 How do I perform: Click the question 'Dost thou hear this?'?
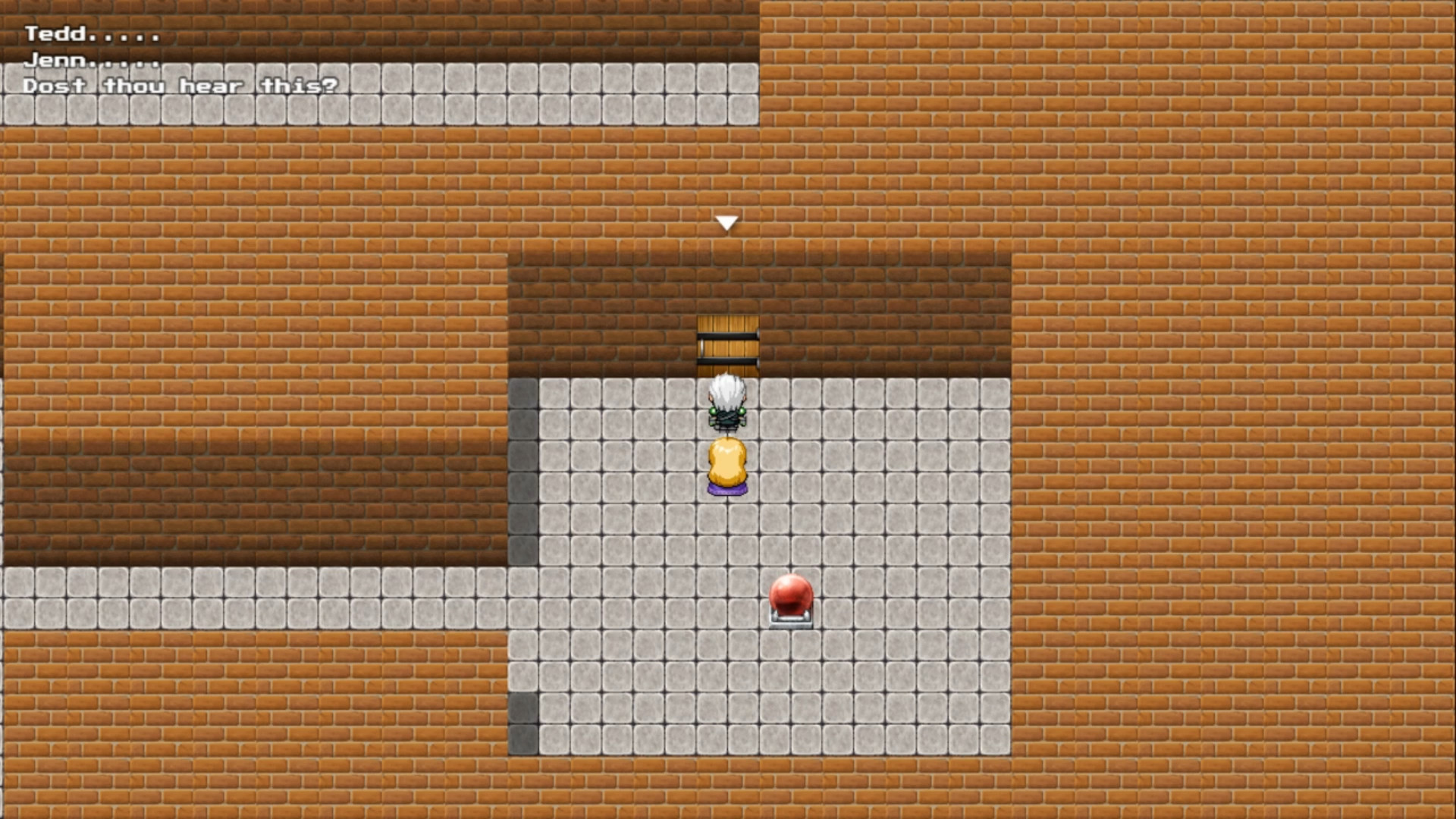180,86
